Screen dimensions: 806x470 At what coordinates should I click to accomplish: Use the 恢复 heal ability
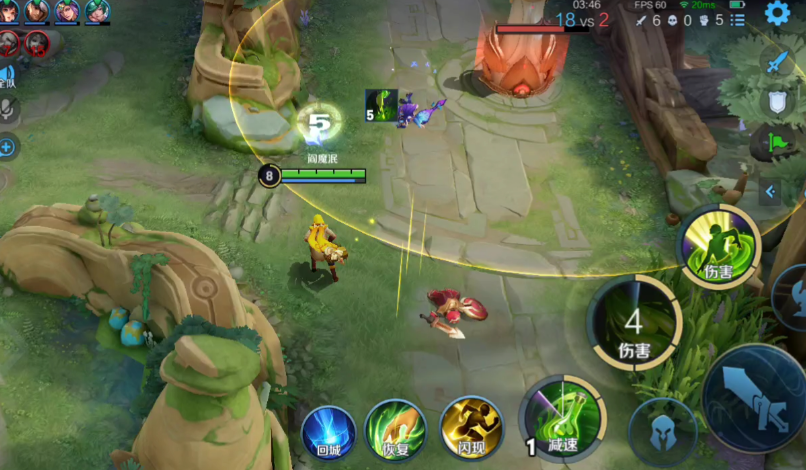tap(395, 430)
